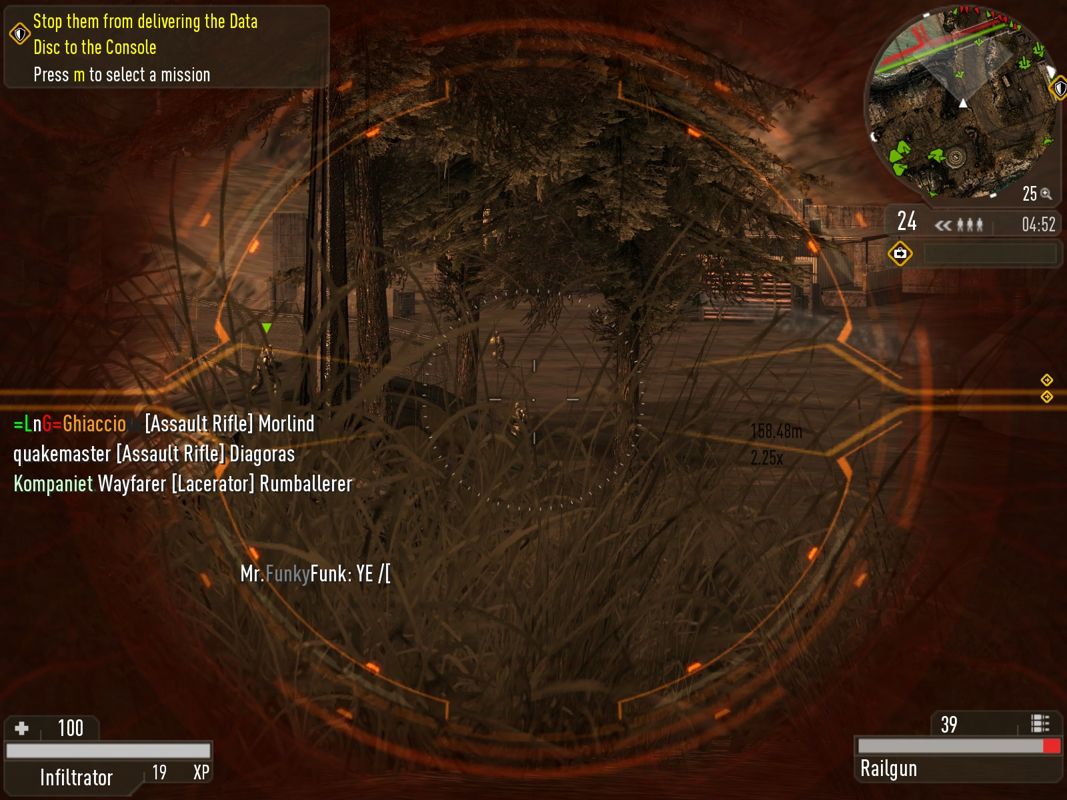This screenshot has height=800, width=1067.
Task: Select the yellow hexagon icon under the timer
Action: pos(900,254)
